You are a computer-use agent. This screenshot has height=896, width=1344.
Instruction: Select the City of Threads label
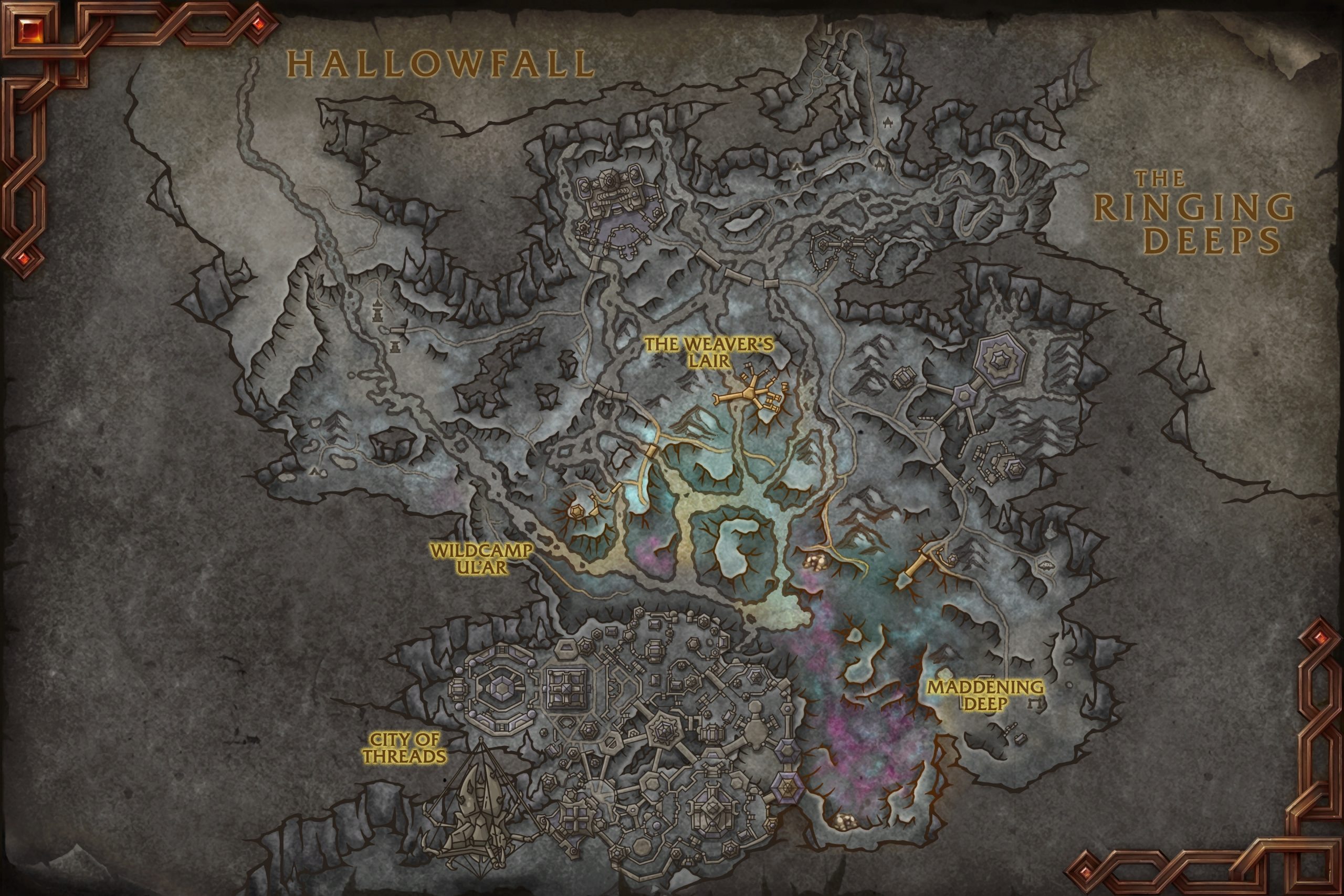click(x=404, y=748)
